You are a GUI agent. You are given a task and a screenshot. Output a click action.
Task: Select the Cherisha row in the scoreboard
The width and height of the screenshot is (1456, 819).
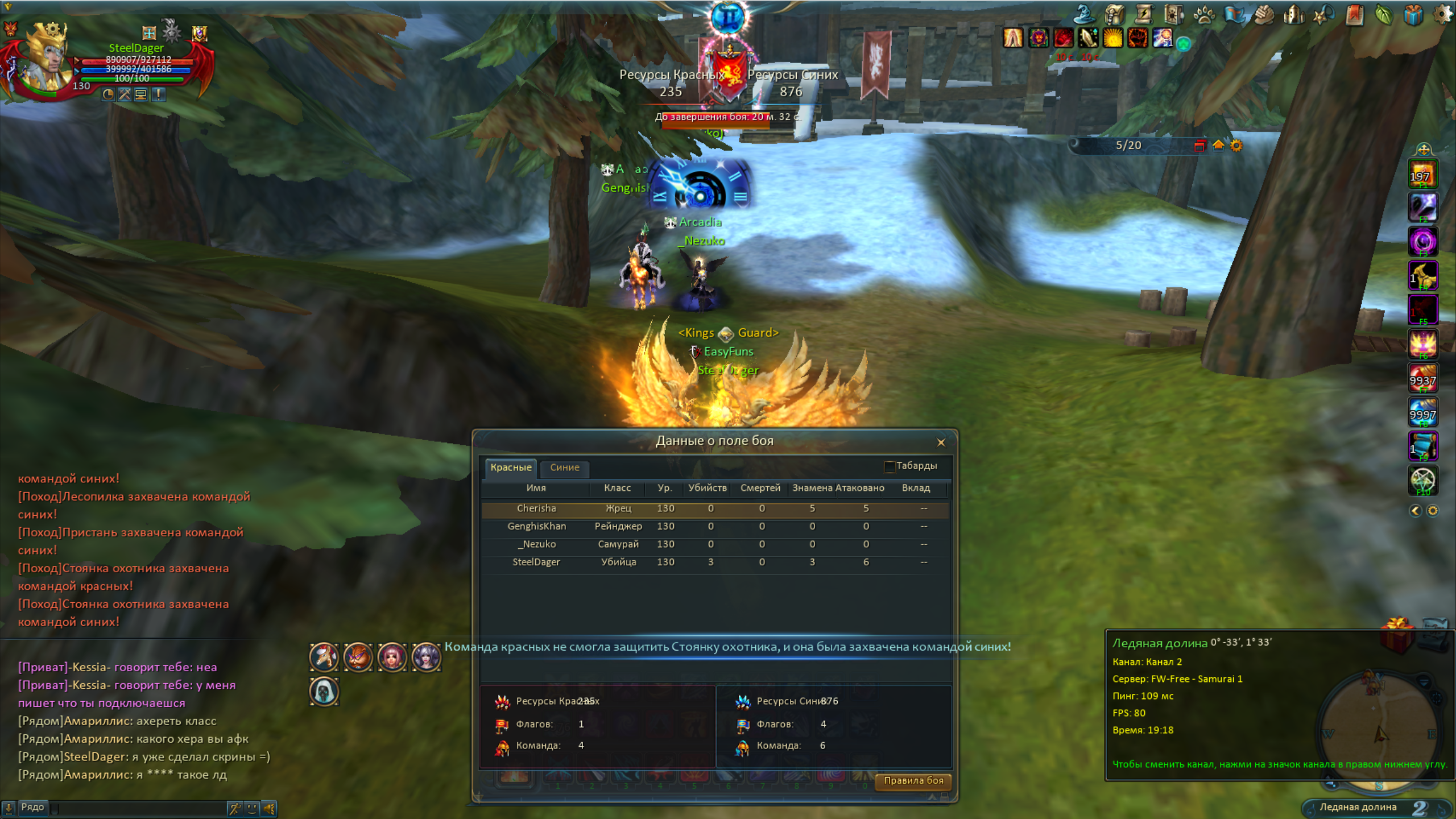[x=714, y=508]
